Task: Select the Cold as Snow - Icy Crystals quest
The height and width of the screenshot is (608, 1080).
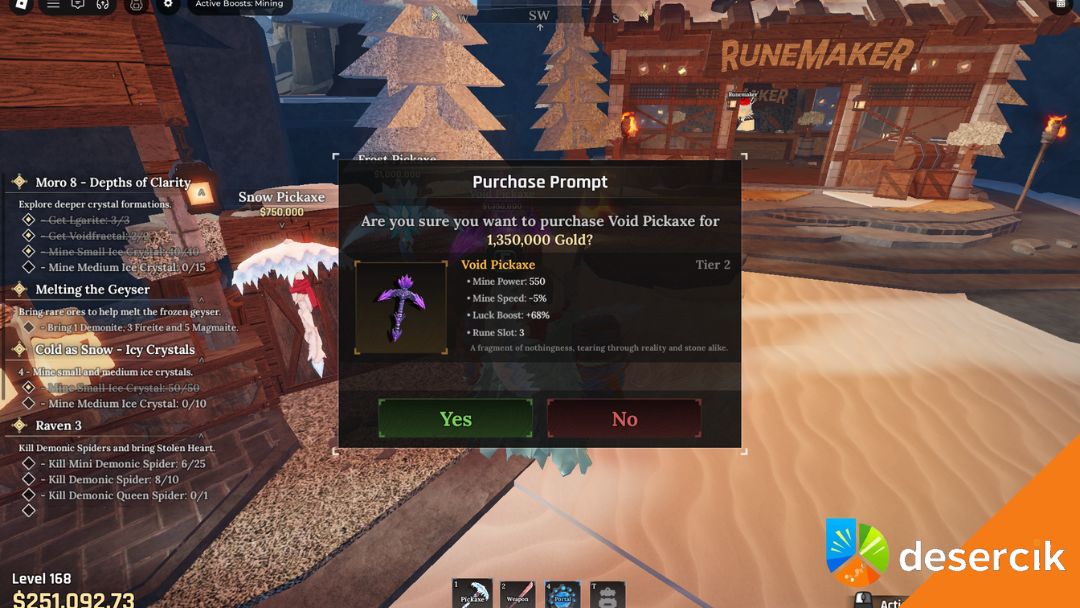Action: pyautogui.click(x=114, y=349)
